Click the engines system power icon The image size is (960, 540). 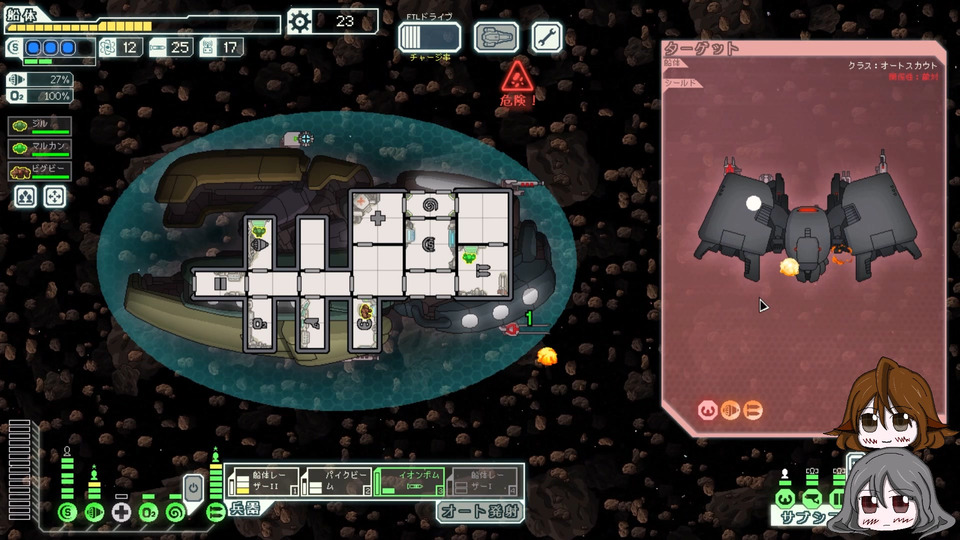[95, 513]
